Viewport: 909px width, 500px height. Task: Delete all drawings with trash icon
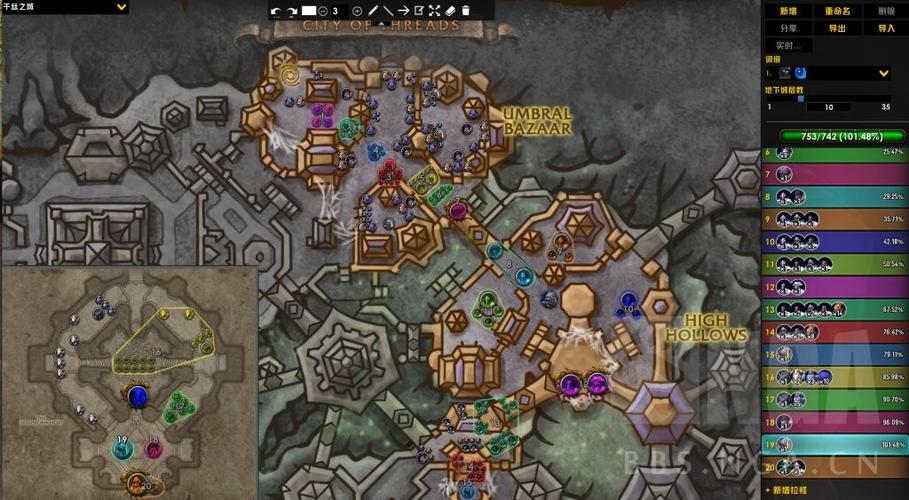tap(465, 11)
